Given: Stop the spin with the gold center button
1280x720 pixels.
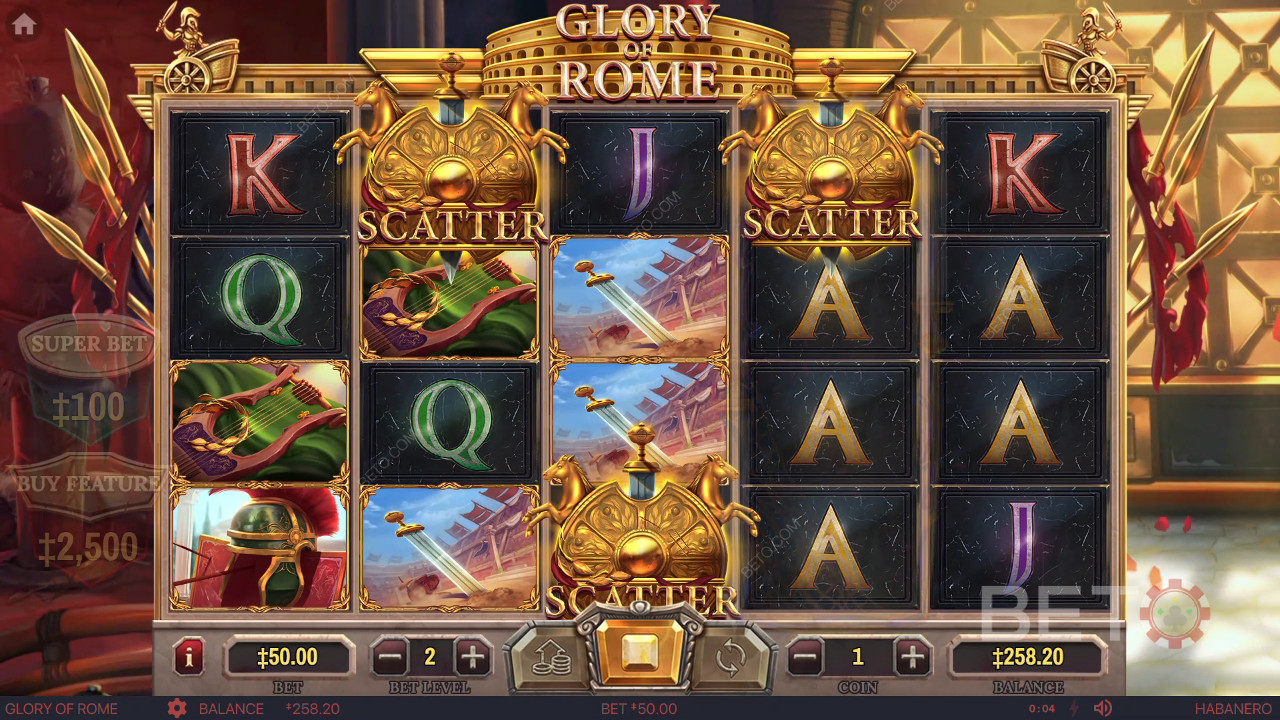Looking at the screenshot, I should pyautogui.click(x=639, y=653).
